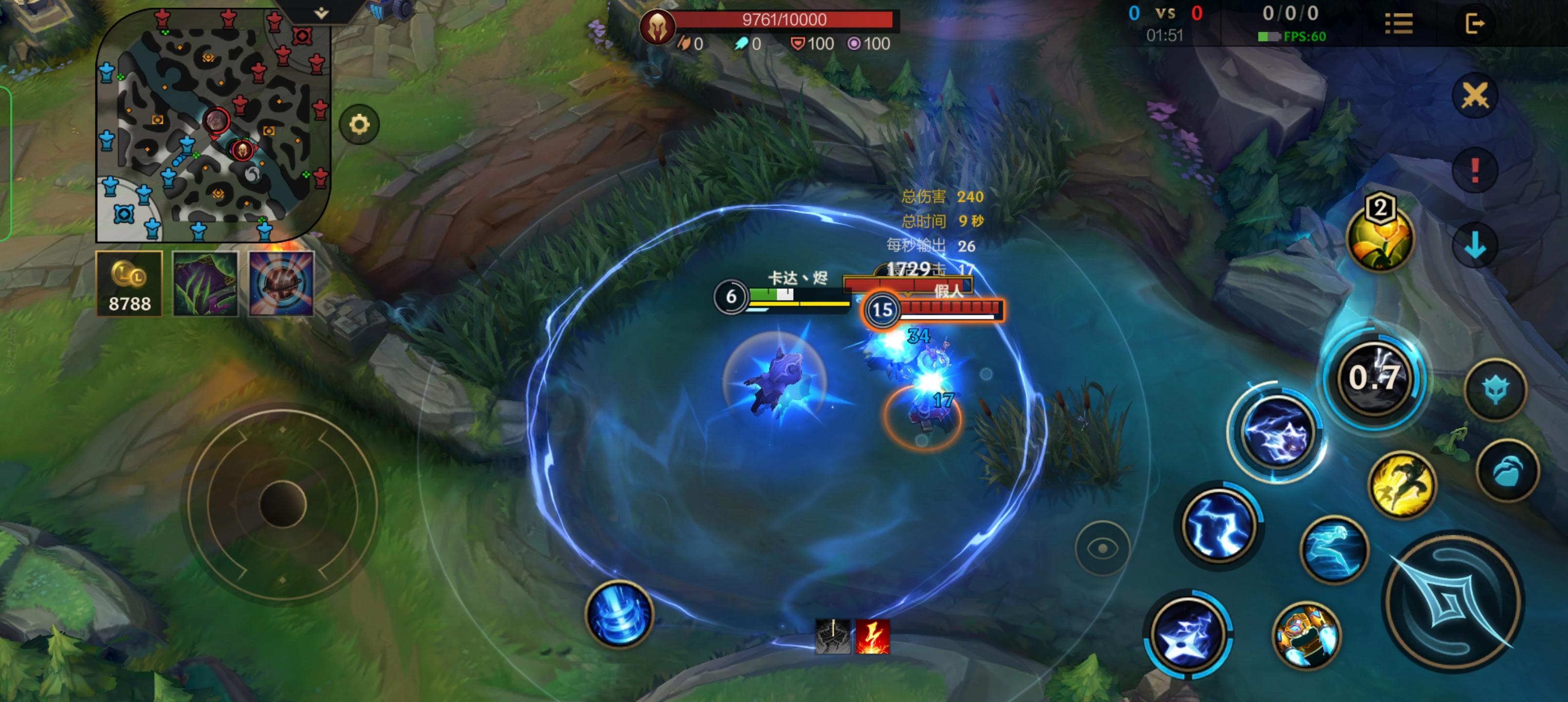Tap the large basic attack button
This screenshot has width=1568, height=702.
click(x=1453, y=602)
